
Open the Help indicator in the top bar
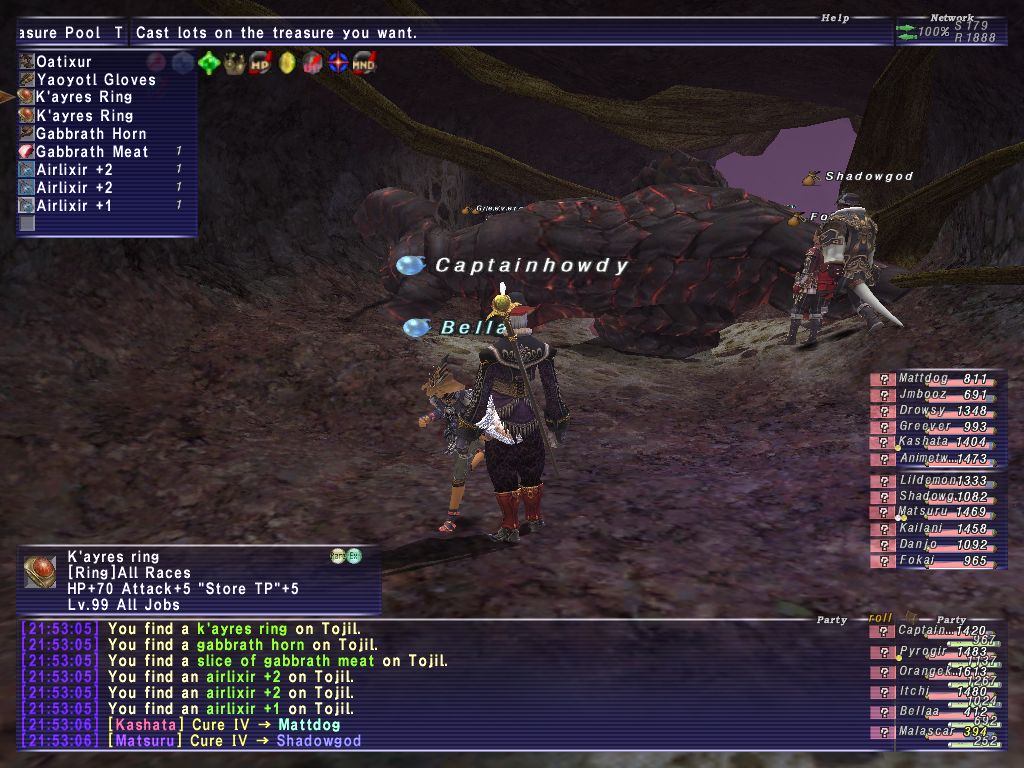click(x=833, y=17)
